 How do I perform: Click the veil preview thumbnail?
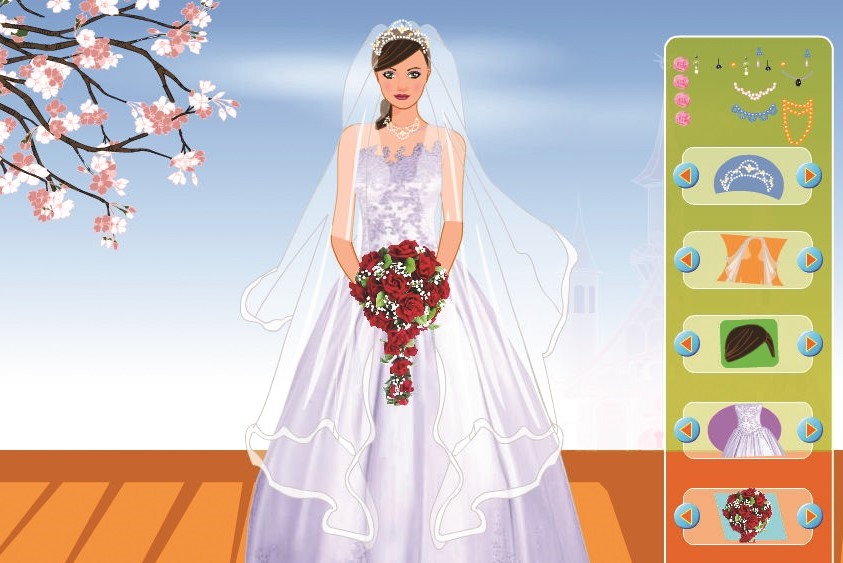(x=747, y=260)
